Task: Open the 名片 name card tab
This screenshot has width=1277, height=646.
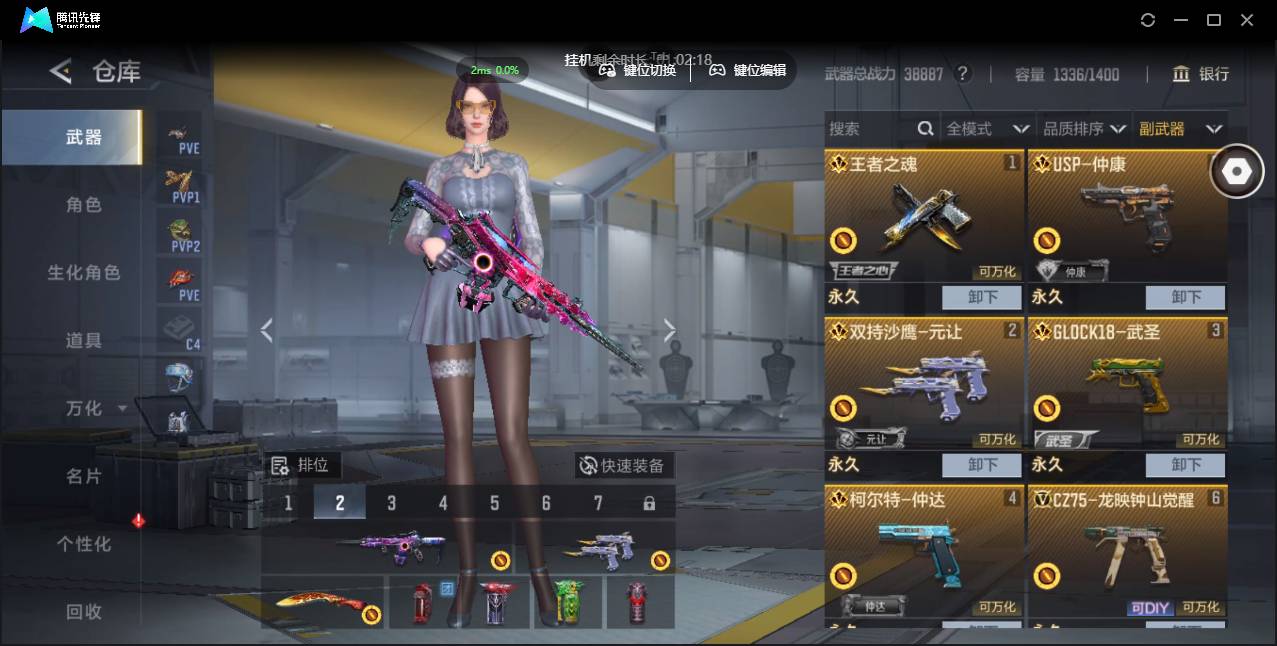Action: tap(84, 476)
